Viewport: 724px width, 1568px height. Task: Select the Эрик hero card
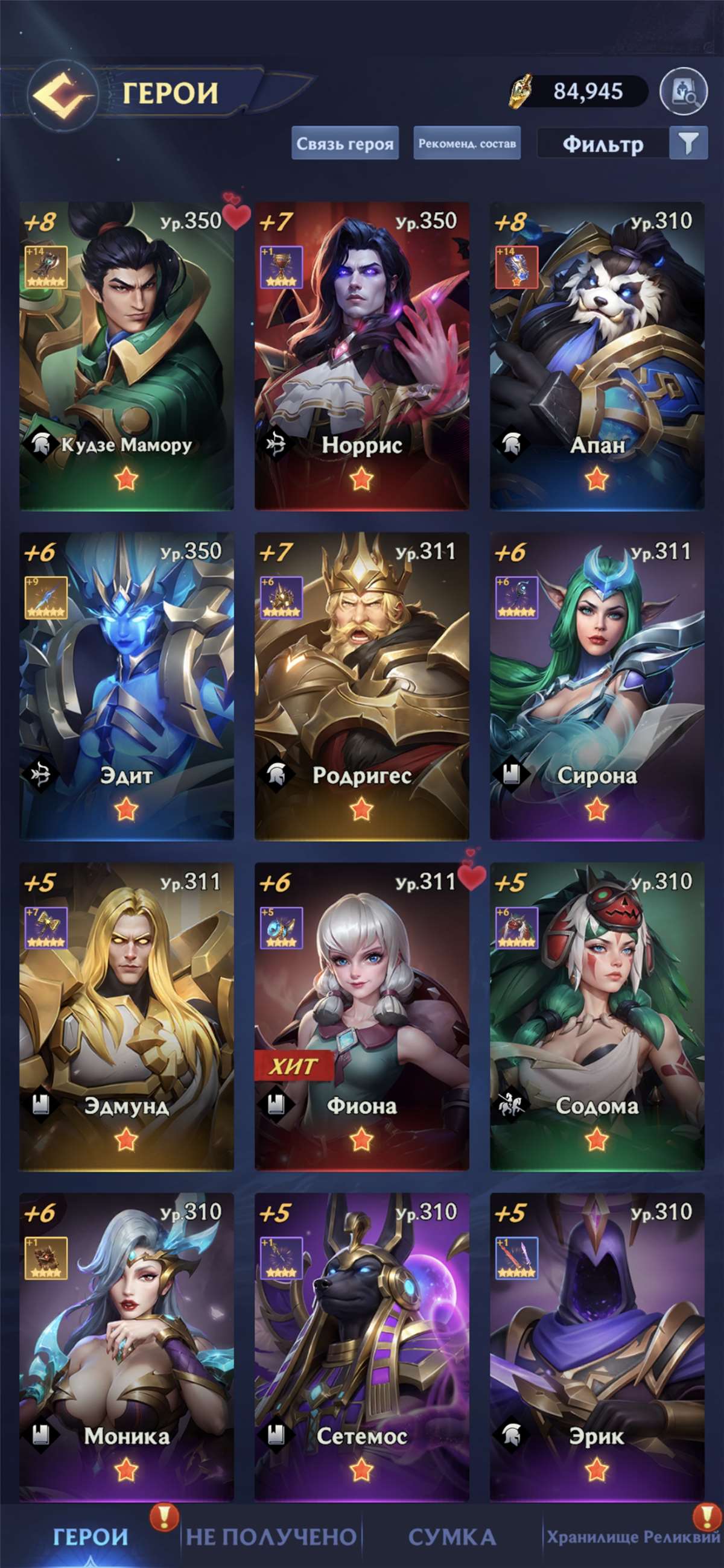[597, 1347]
